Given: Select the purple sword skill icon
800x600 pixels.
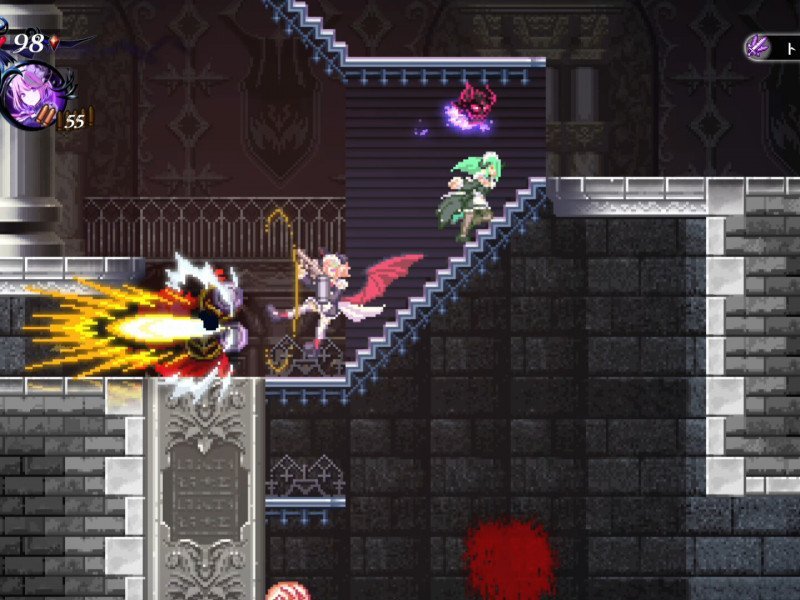Looking at the screenshot, I should [x=757, y=47].
